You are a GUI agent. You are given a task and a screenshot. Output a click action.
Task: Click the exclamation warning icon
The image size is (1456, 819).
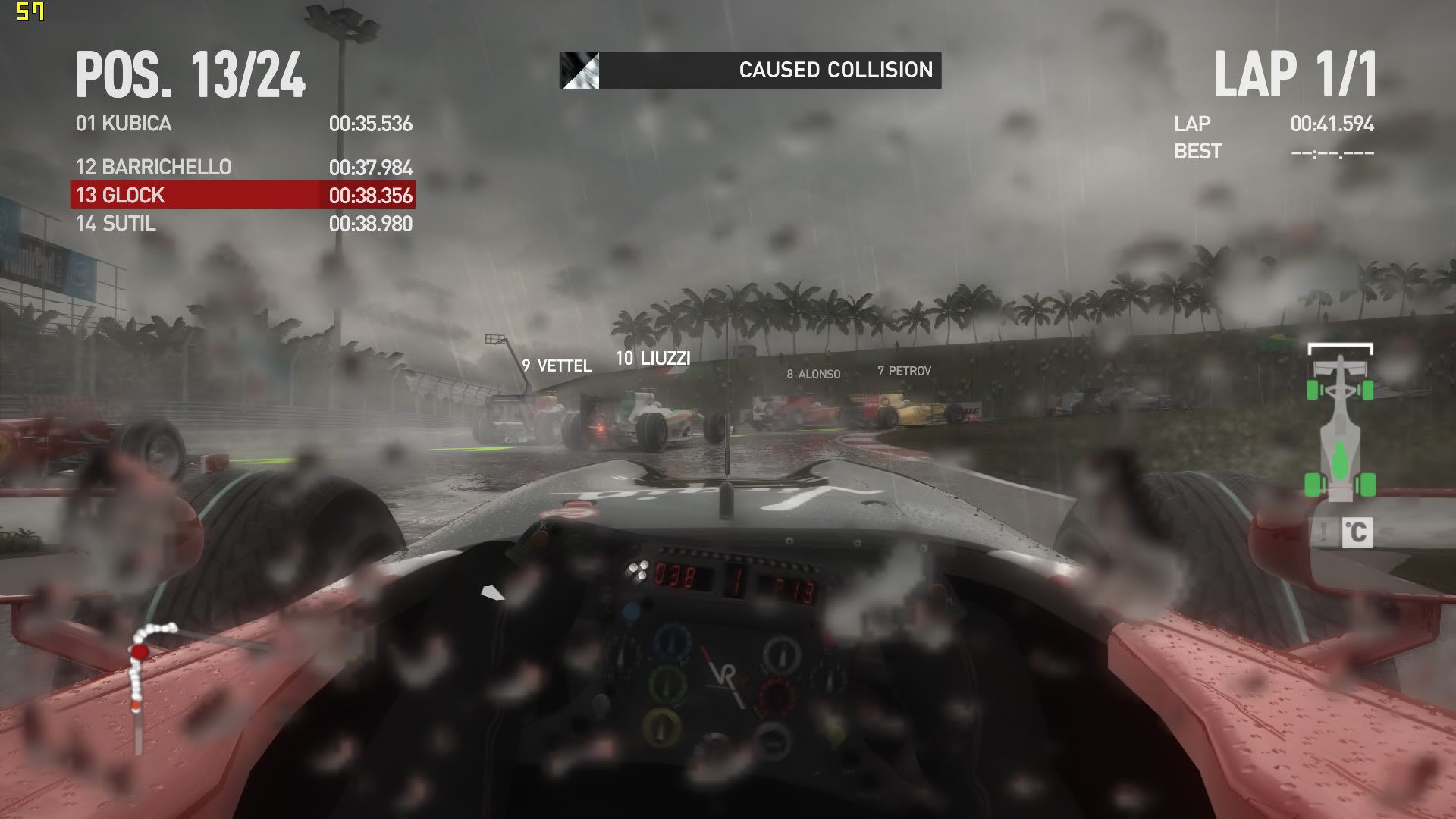[1324, 532]
